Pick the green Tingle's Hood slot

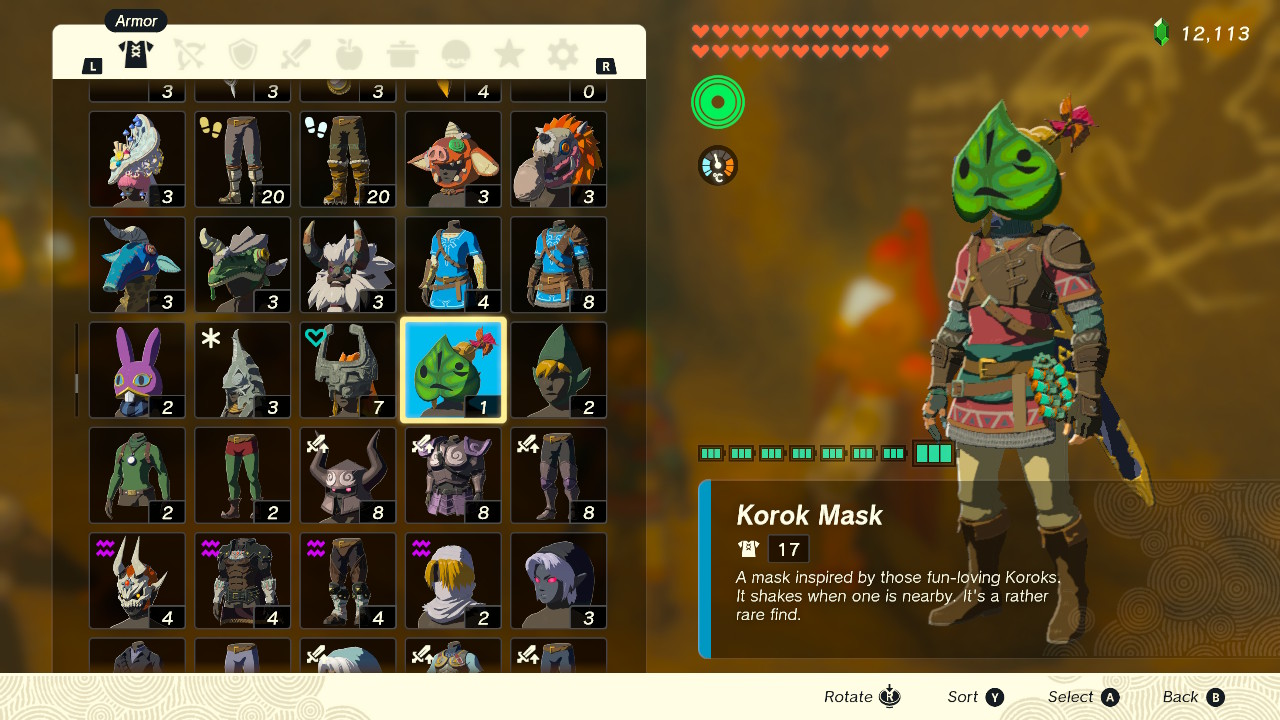559,370
